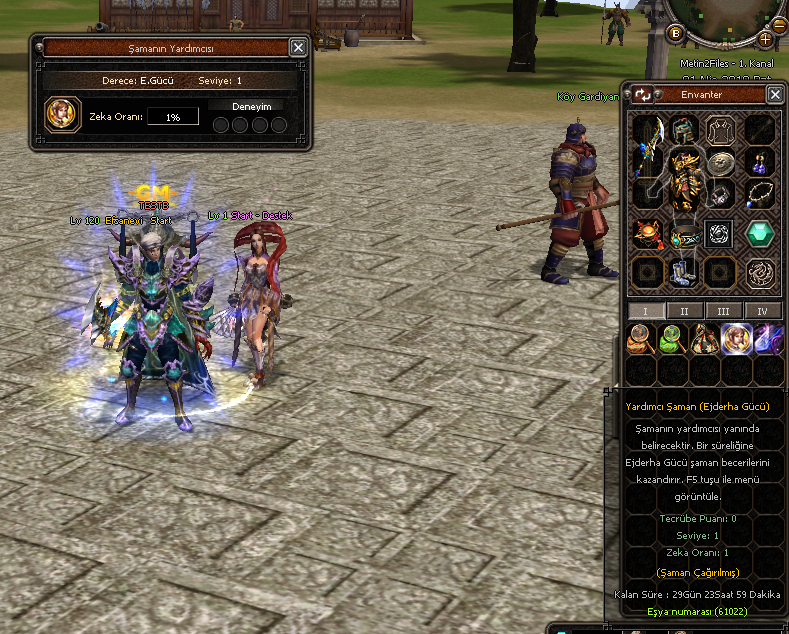Choose the necklace equipment slot
The height and width of the screenshot is (634, 789).
tap(759, 192)
